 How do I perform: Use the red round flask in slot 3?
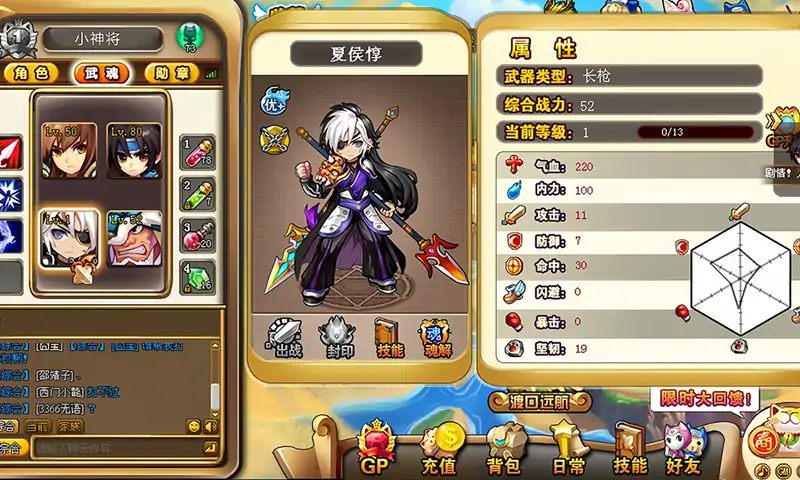(x=198, y=237)
